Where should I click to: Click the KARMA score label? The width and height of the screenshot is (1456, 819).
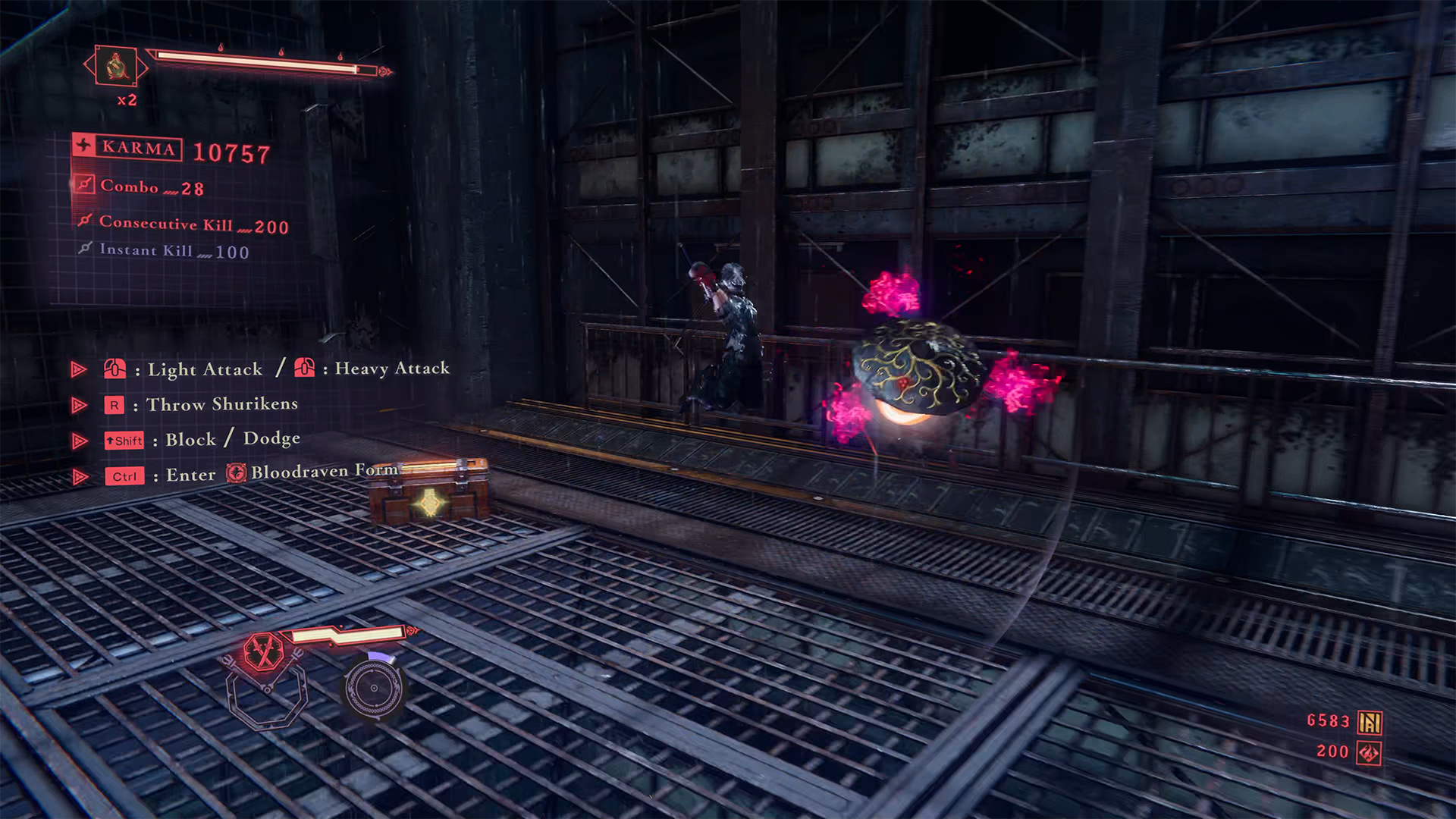138,148
